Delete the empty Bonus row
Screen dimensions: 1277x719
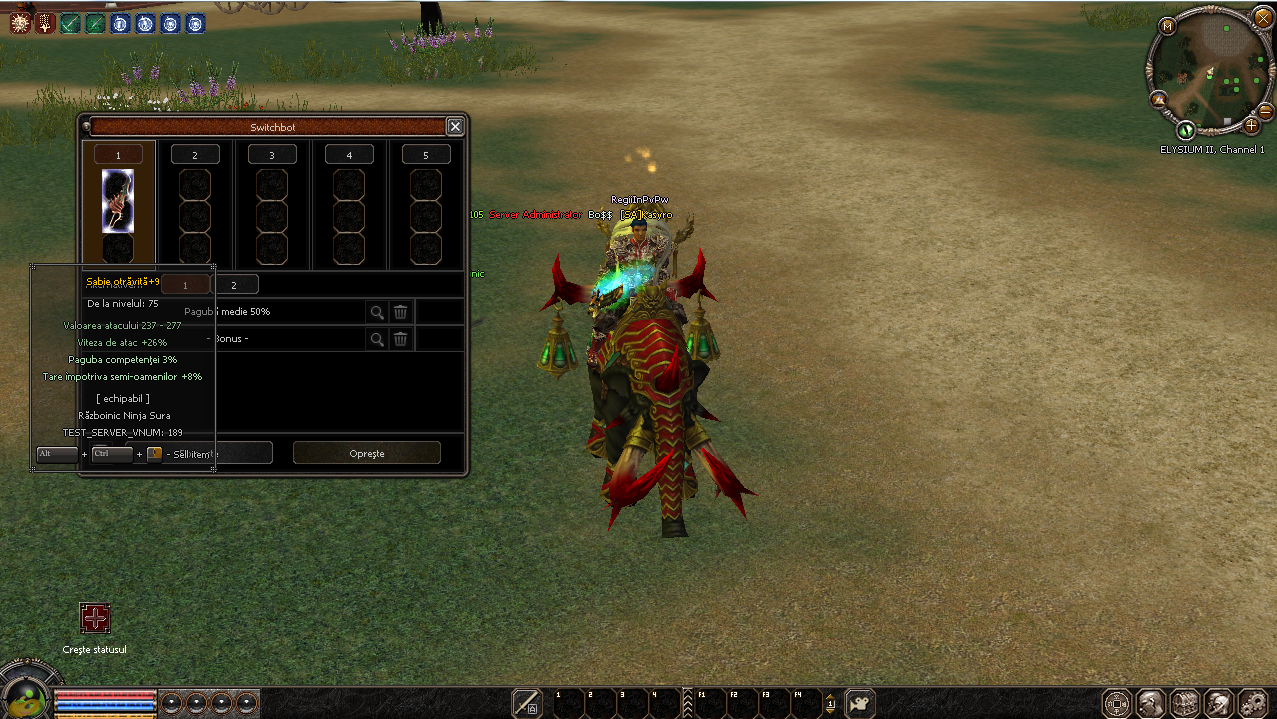pos(400,339)
